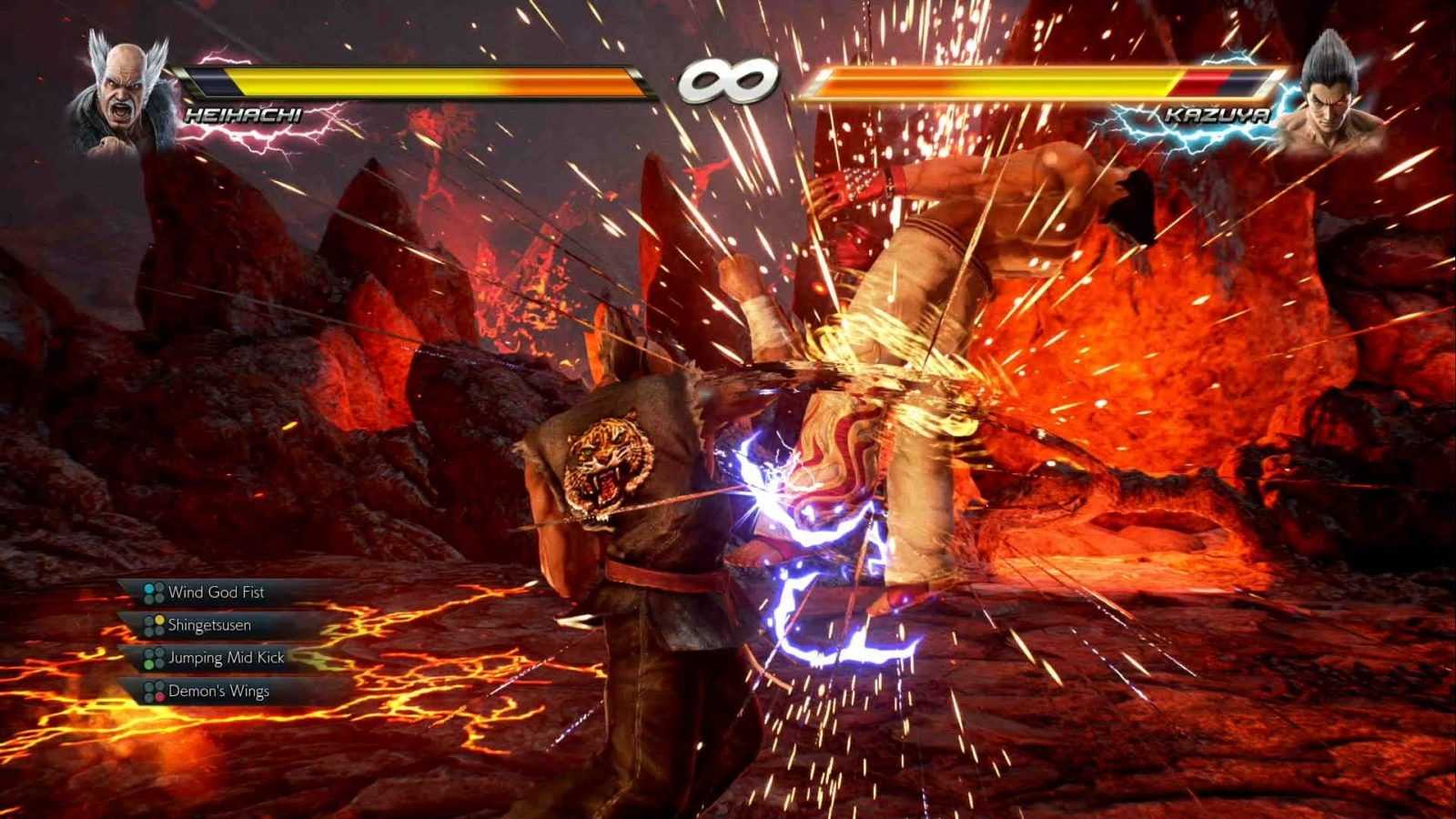This screenshot has width=1456, height=819.
Task: Select the Demon's Wings move row
Action: [217, 692]
